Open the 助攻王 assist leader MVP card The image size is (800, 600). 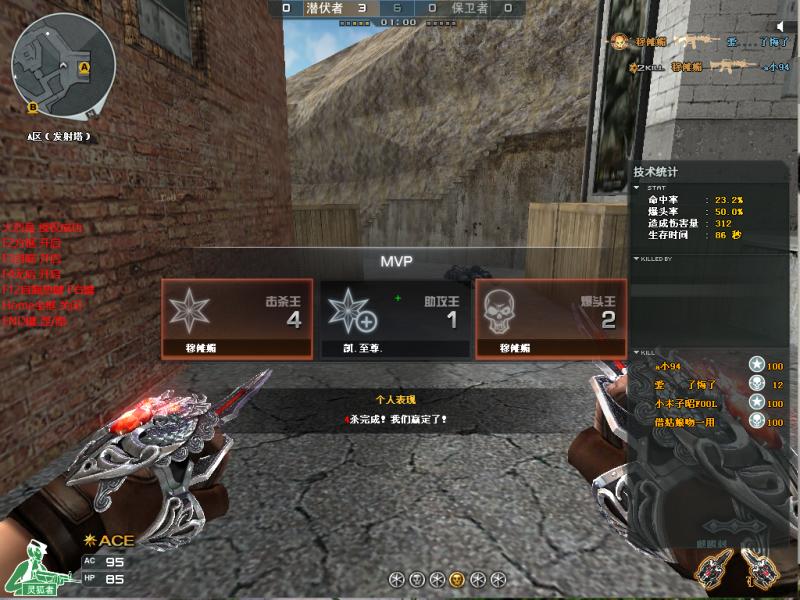(x=394, y=318)
